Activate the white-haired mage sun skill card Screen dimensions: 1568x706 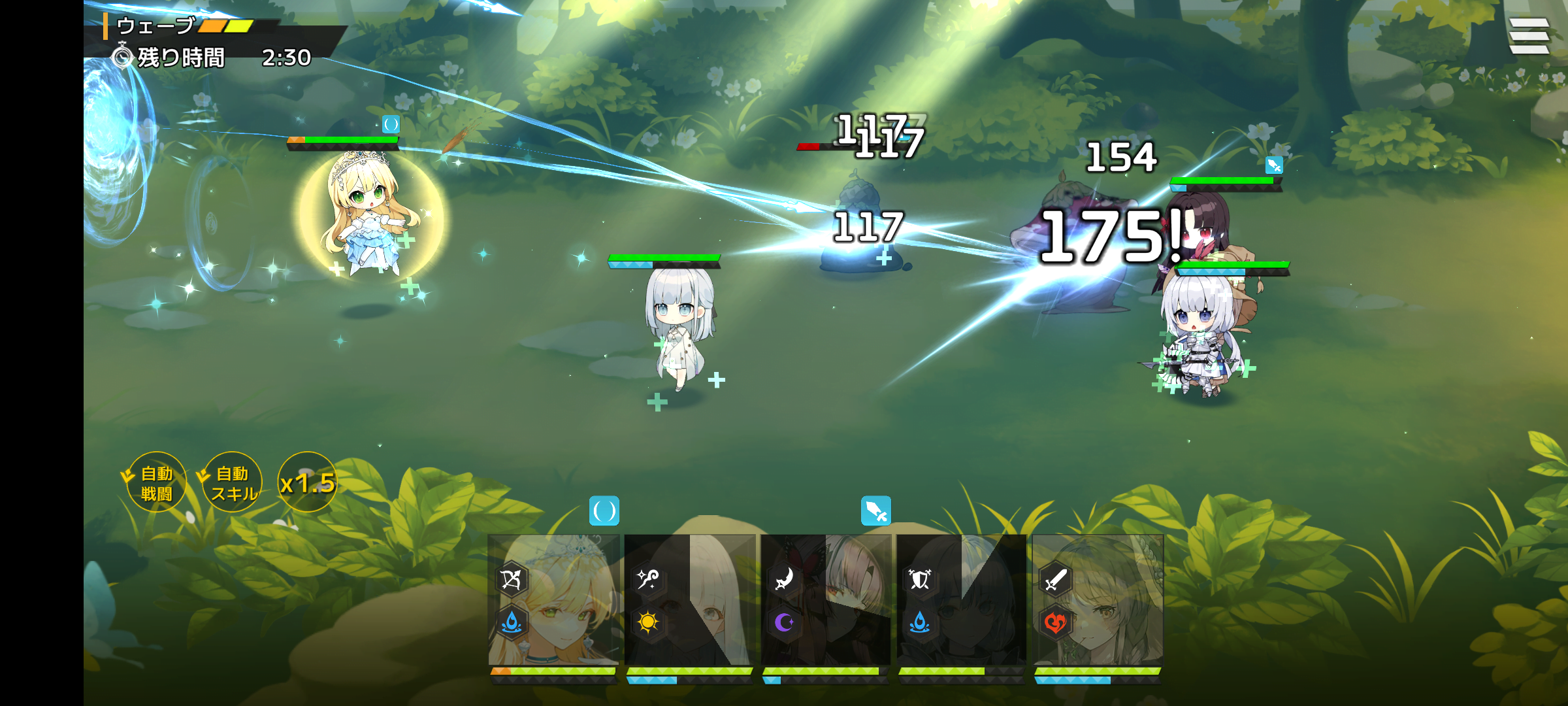[x=690, y=600]
